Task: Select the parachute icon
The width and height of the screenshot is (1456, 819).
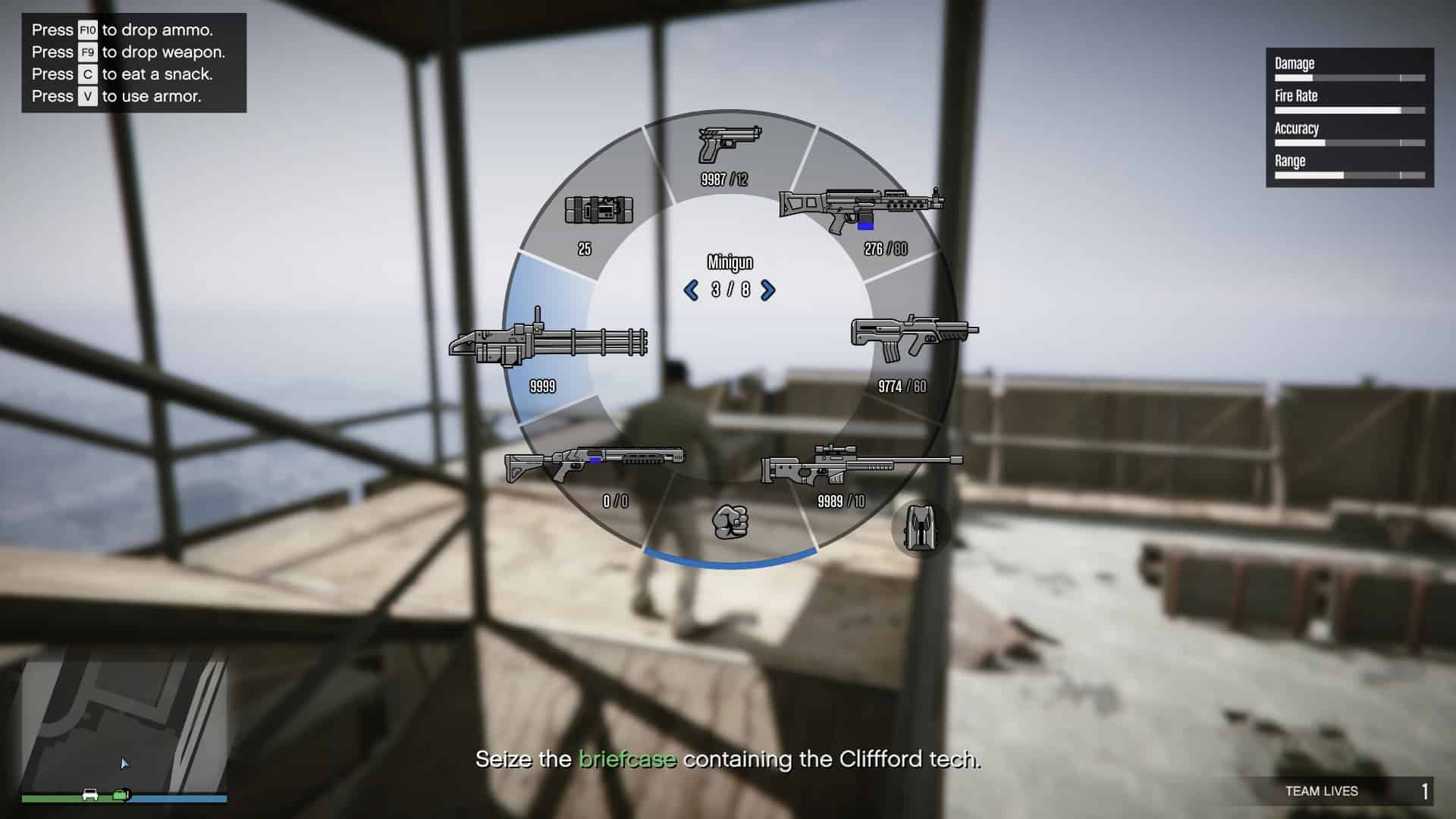Action: pyautogui.click(x=921, y=525)
